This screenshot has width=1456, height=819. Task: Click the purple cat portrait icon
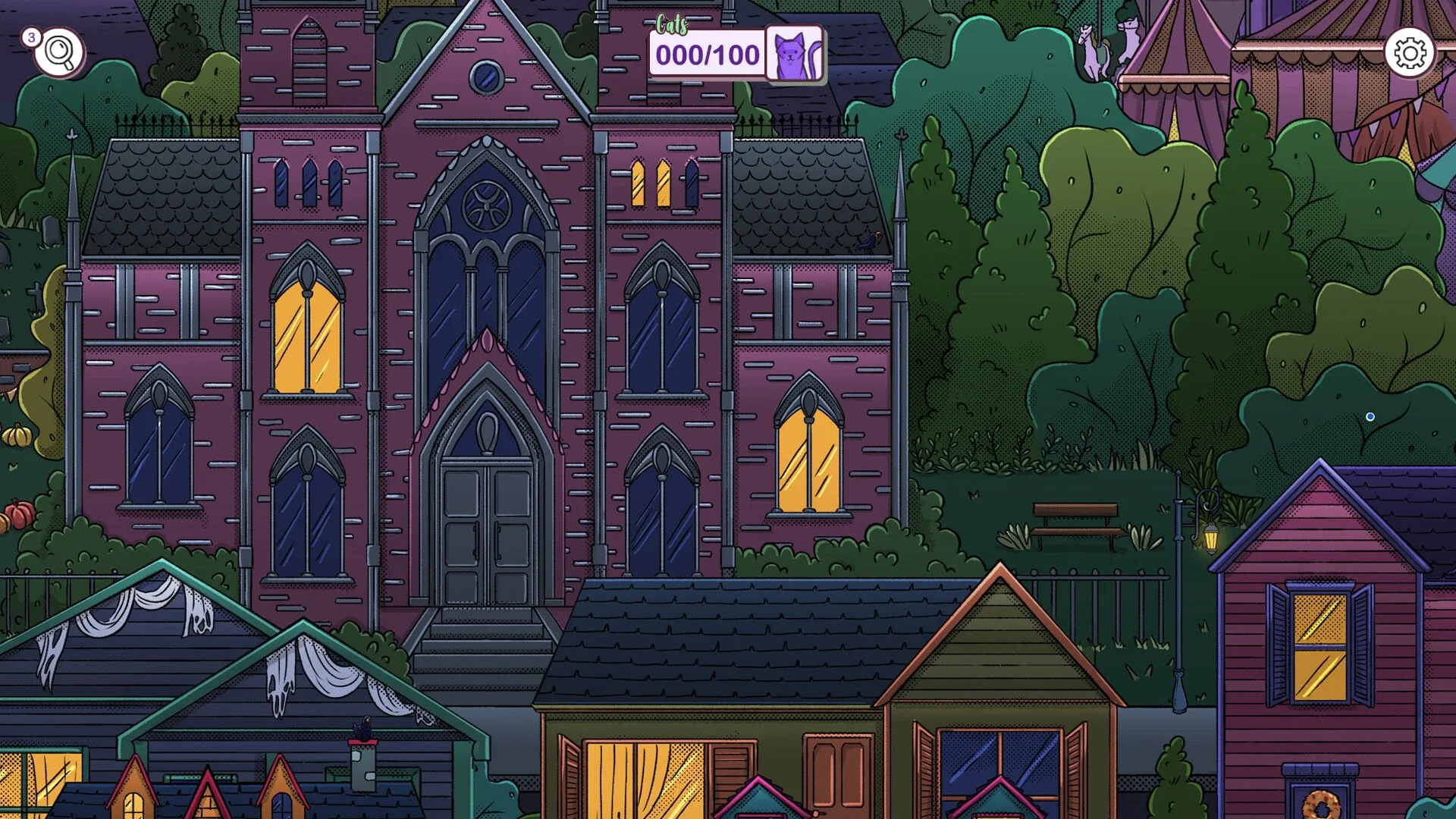(x=793, y=53)
